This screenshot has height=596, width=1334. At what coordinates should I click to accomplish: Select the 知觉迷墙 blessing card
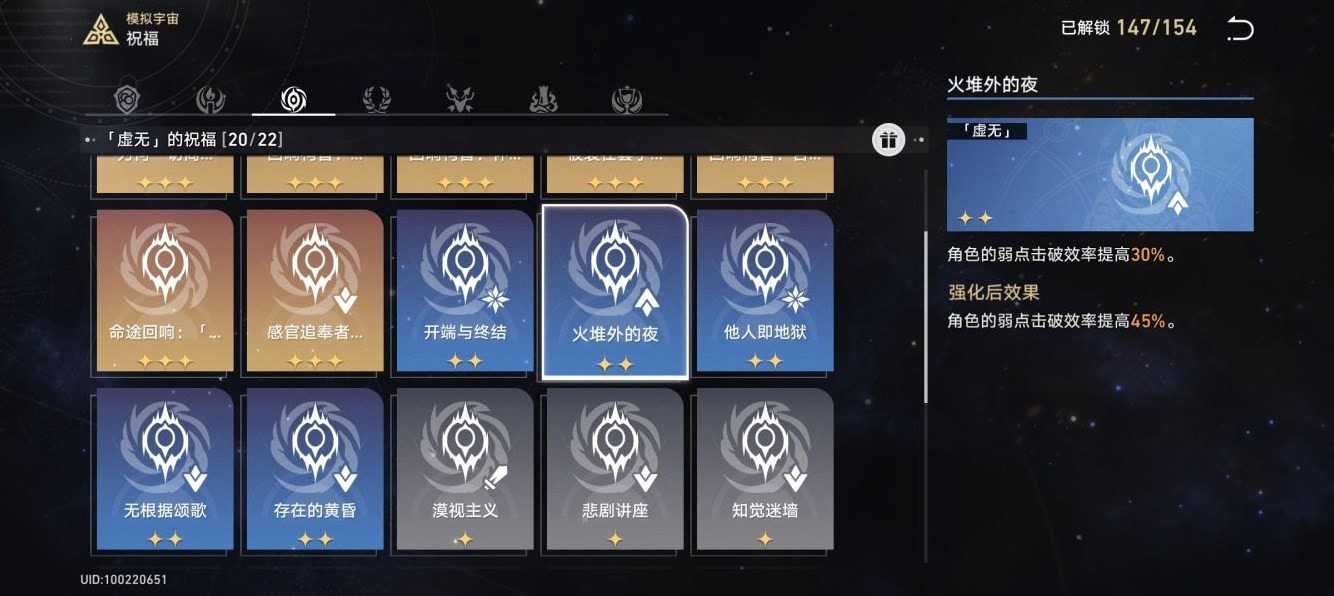[x=765, y=469]
